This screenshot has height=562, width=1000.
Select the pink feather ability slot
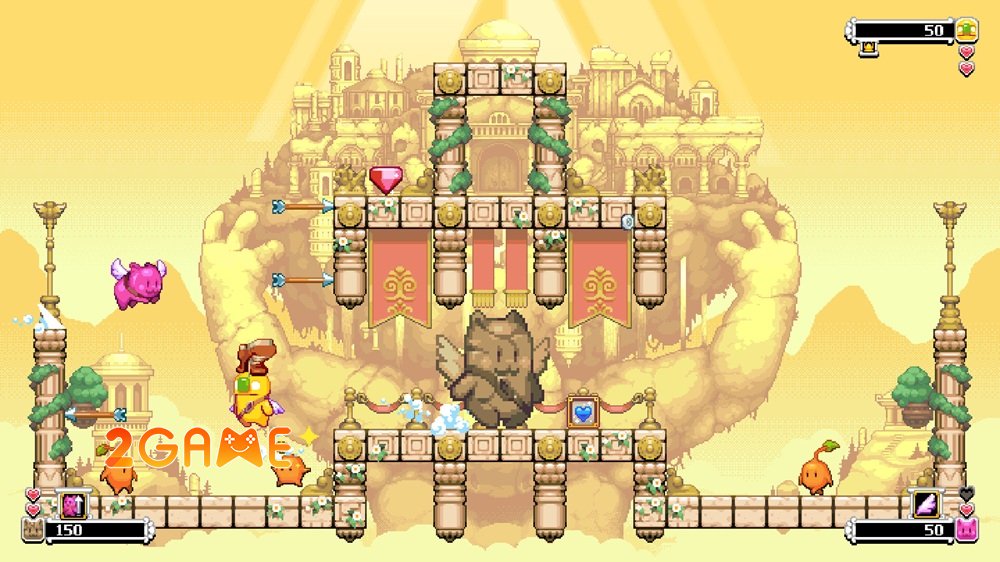(x=927, y=505)
